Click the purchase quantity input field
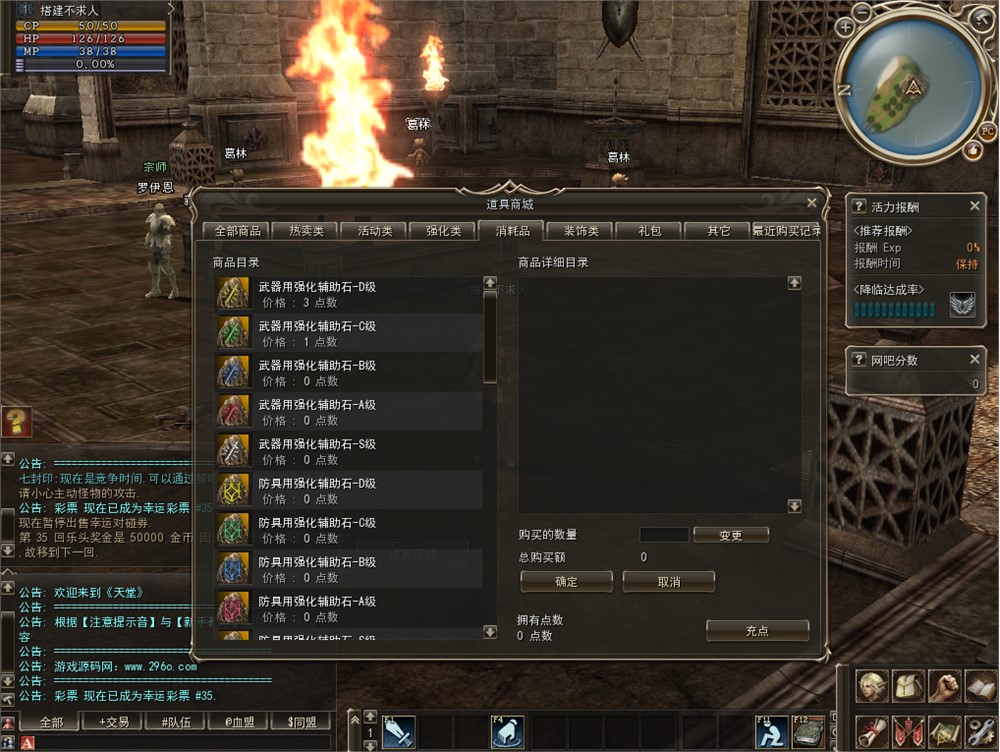 (x=664, y=535)
